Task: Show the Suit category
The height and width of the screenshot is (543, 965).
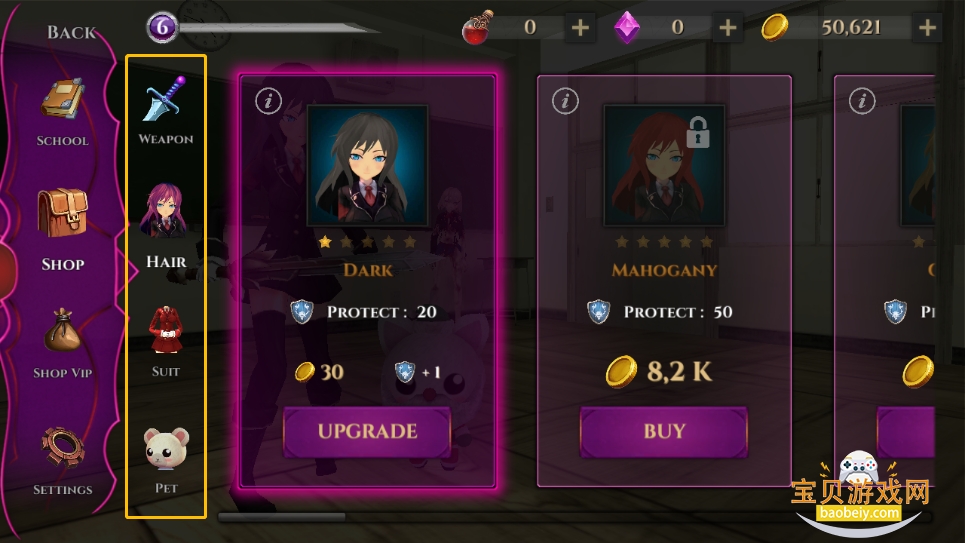Action: pyautogui.click(x=166, y=342)
